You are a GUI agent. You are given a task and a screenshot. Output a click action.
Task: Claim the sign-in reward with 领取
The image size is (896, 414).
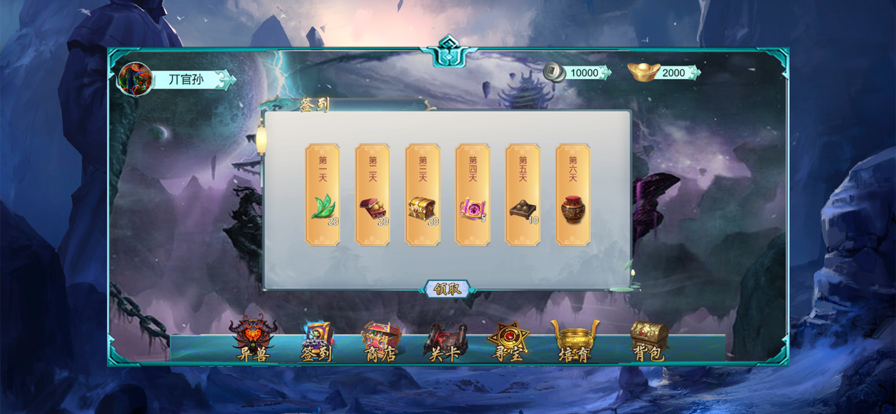click(x=447, y=289)
